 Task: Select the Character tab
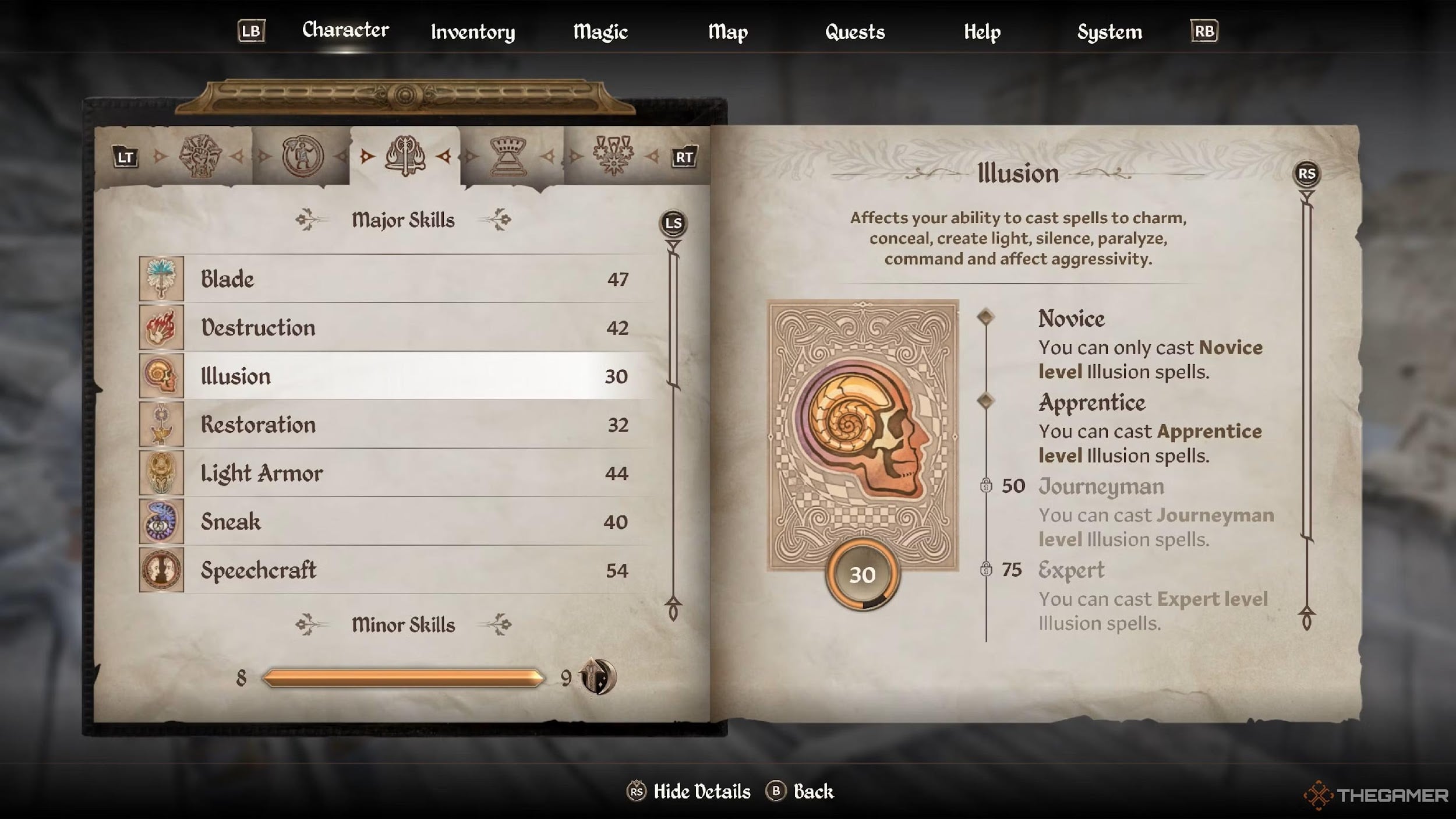(345, 30)
